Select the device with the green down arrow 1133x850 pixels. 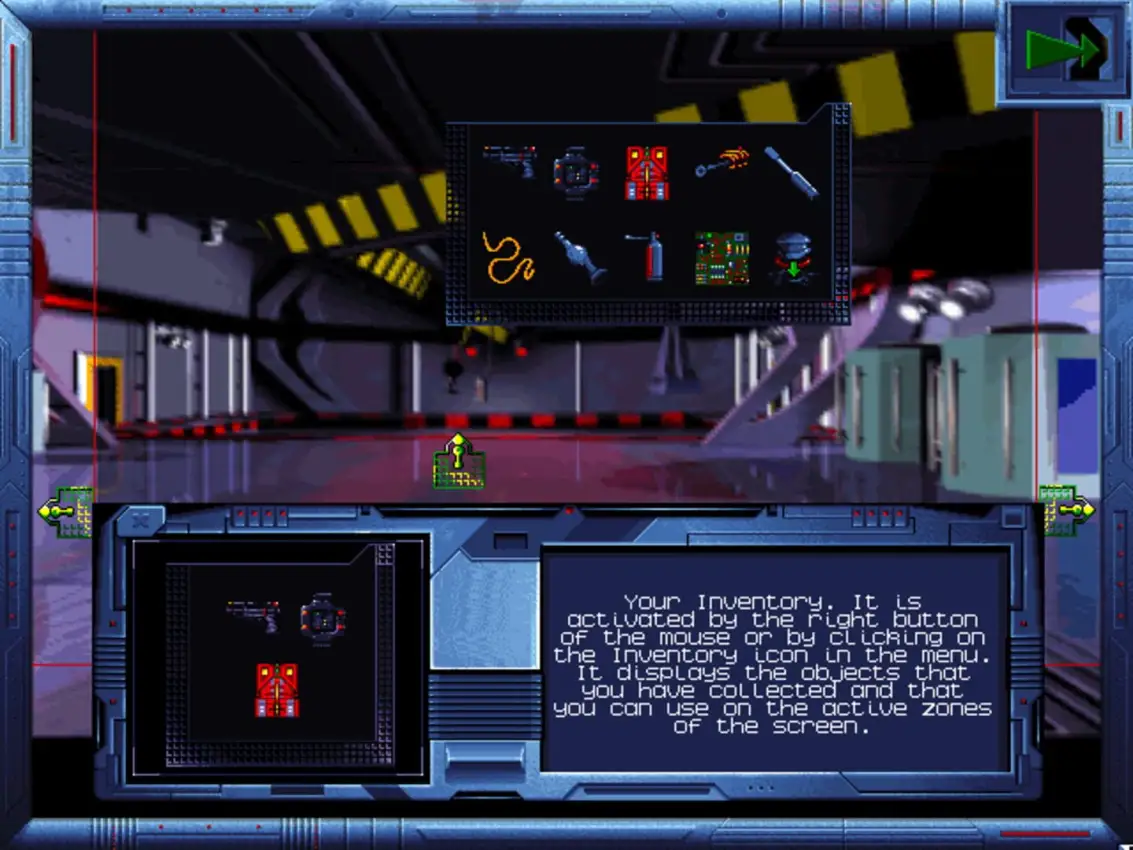pyautogui.click(x=794, y=258)
